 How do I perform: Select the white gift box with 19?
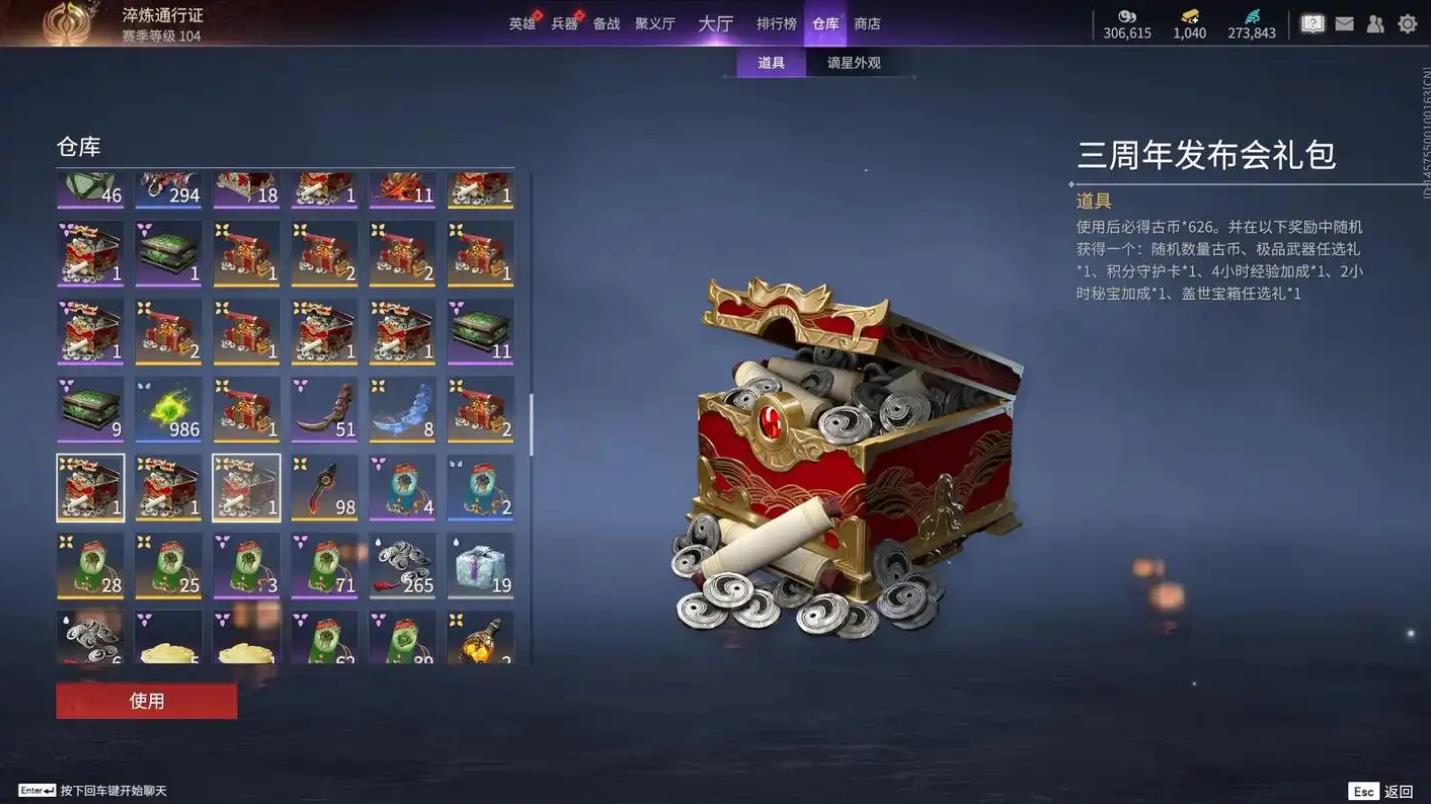(x=481, y=566)
